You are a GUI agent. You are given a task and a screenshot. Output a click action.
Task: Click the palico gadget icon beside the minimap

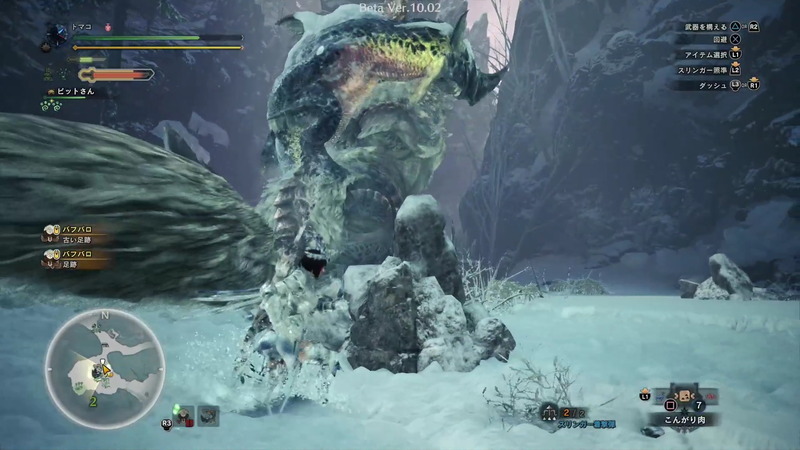pos(183,414)
